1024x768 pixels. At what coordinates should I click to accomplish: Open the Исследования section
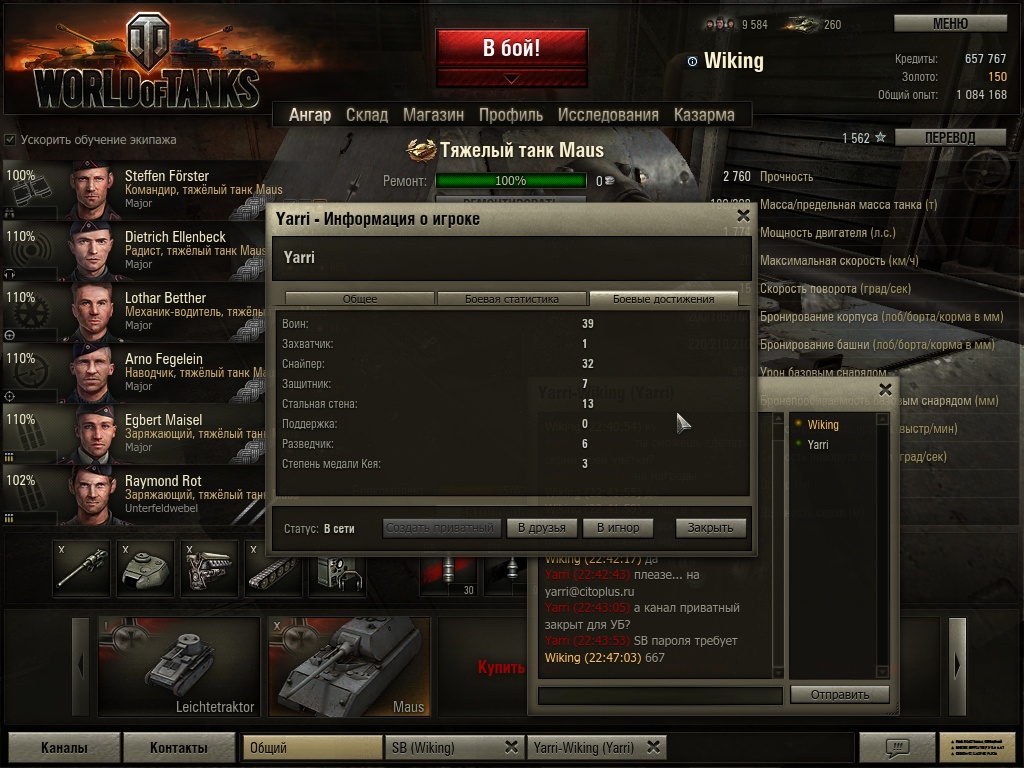click(608, 115)
